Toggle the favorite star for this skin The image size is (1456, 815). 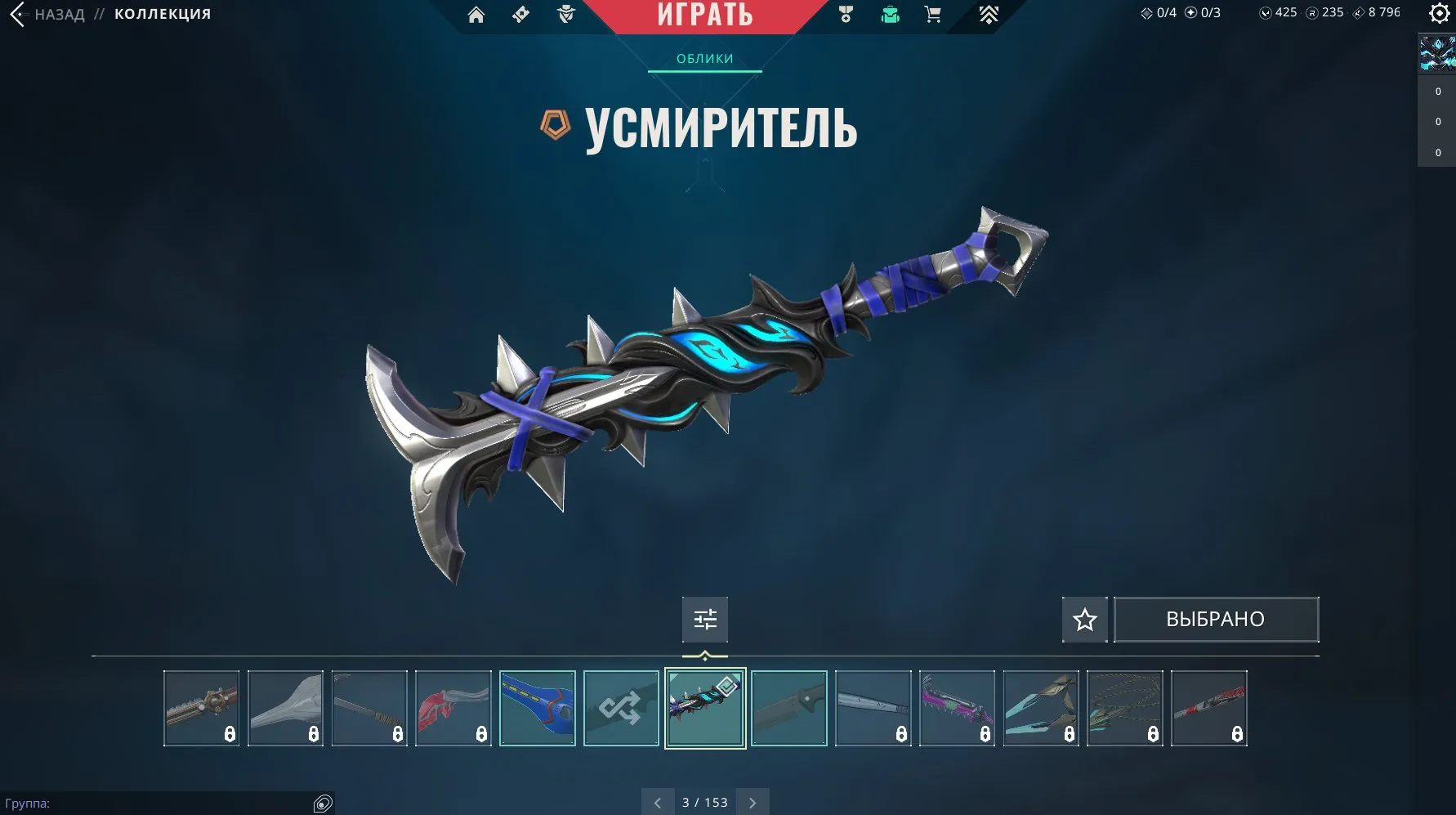tap(1084, 620)
